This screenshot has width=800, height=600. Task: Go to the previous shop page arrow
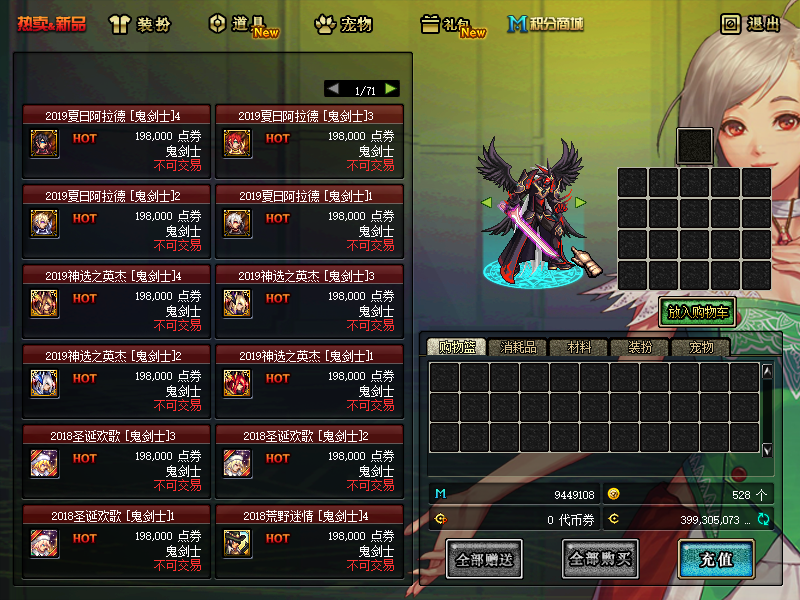point(333,89)
